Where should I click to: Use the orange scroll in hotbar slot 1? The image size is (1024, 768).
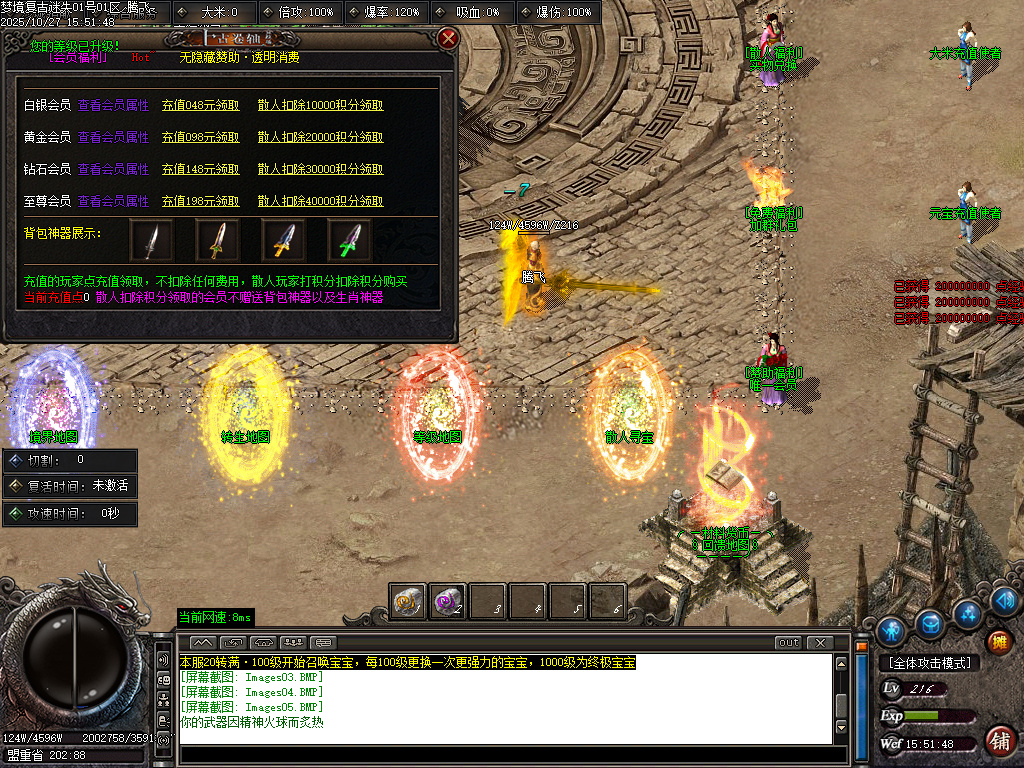point(408,601)
